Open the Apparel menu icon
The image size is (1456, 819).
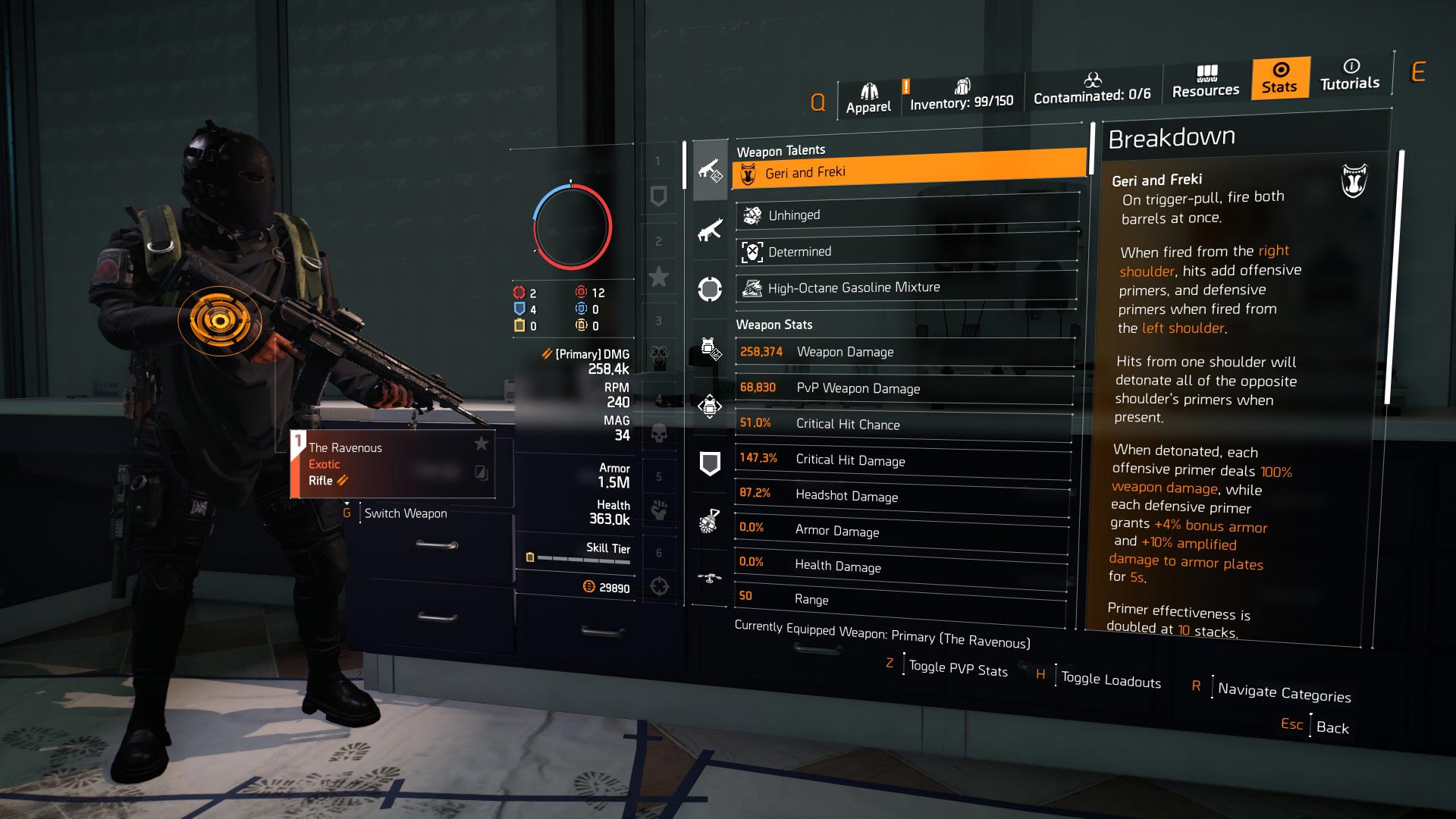coord(869,89)
